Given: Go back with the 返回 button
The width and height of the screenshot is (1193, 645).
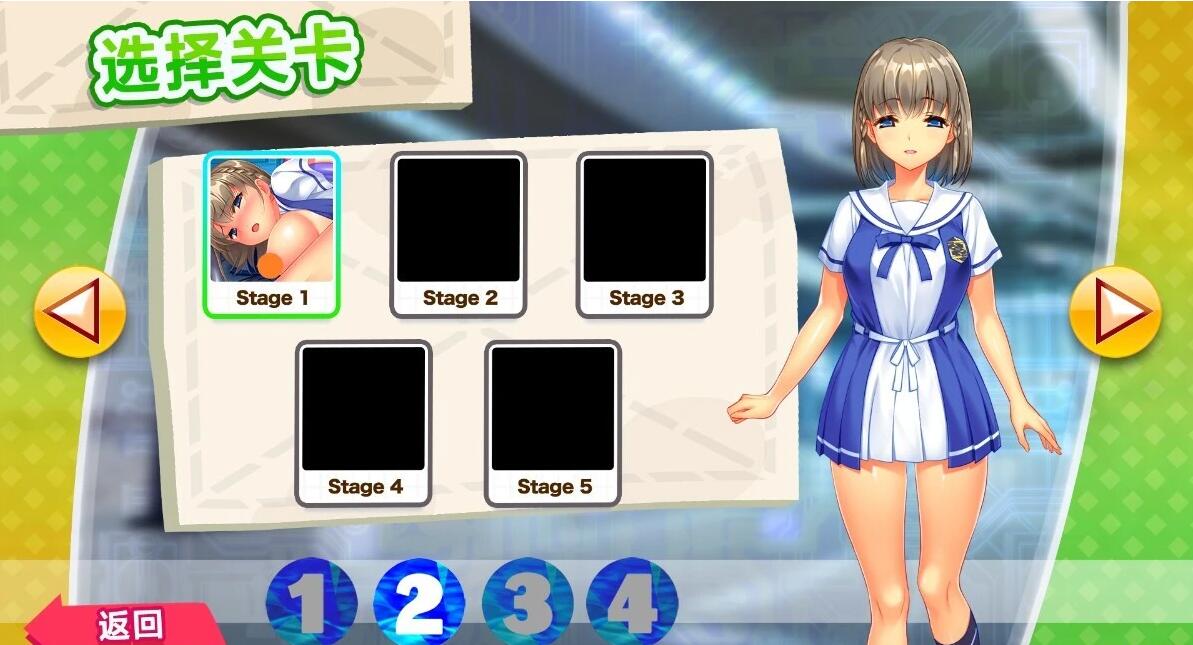Looking at the screenshot, I should point(128,625).
